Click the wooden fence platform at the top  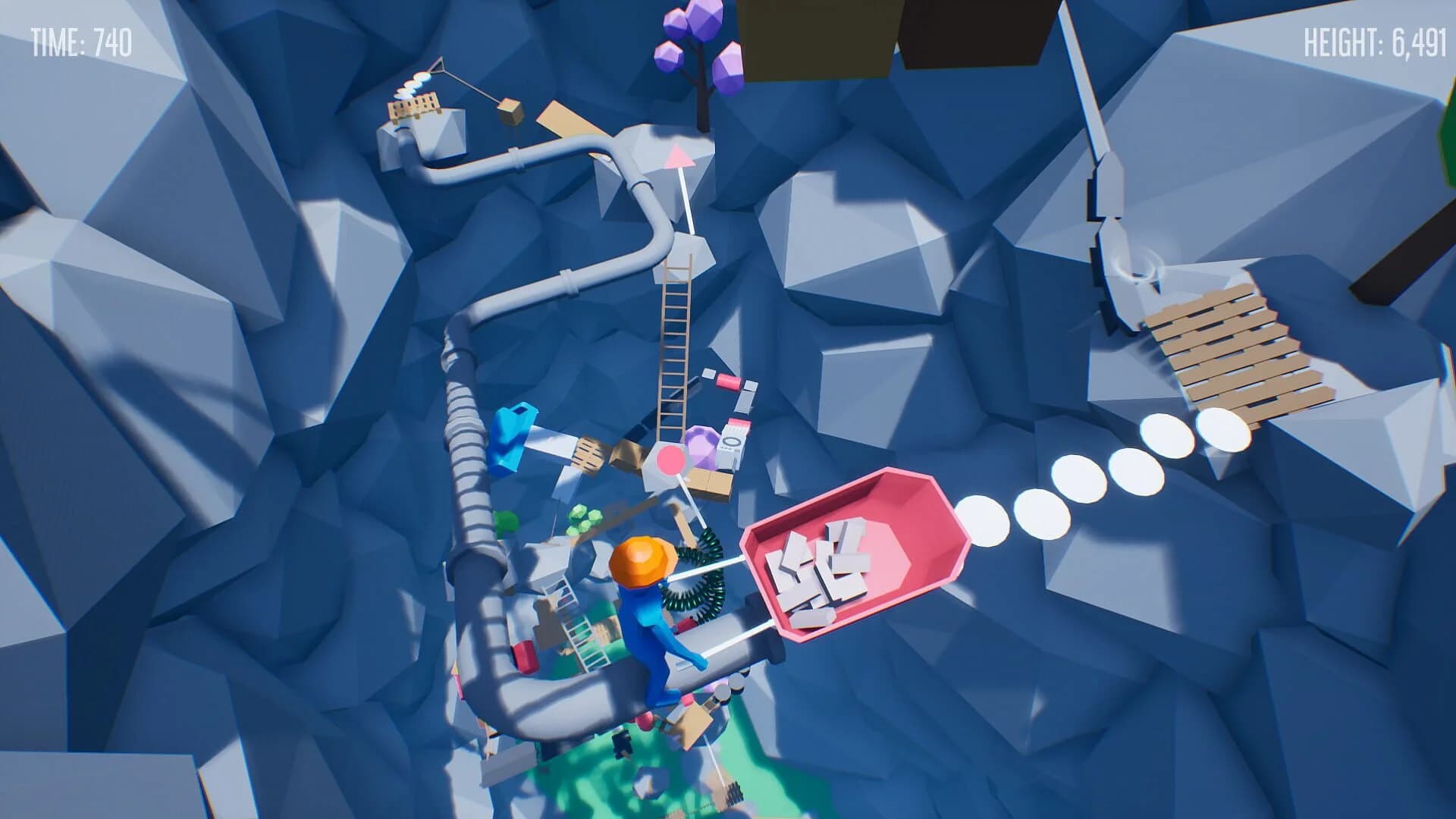(413, 106)
